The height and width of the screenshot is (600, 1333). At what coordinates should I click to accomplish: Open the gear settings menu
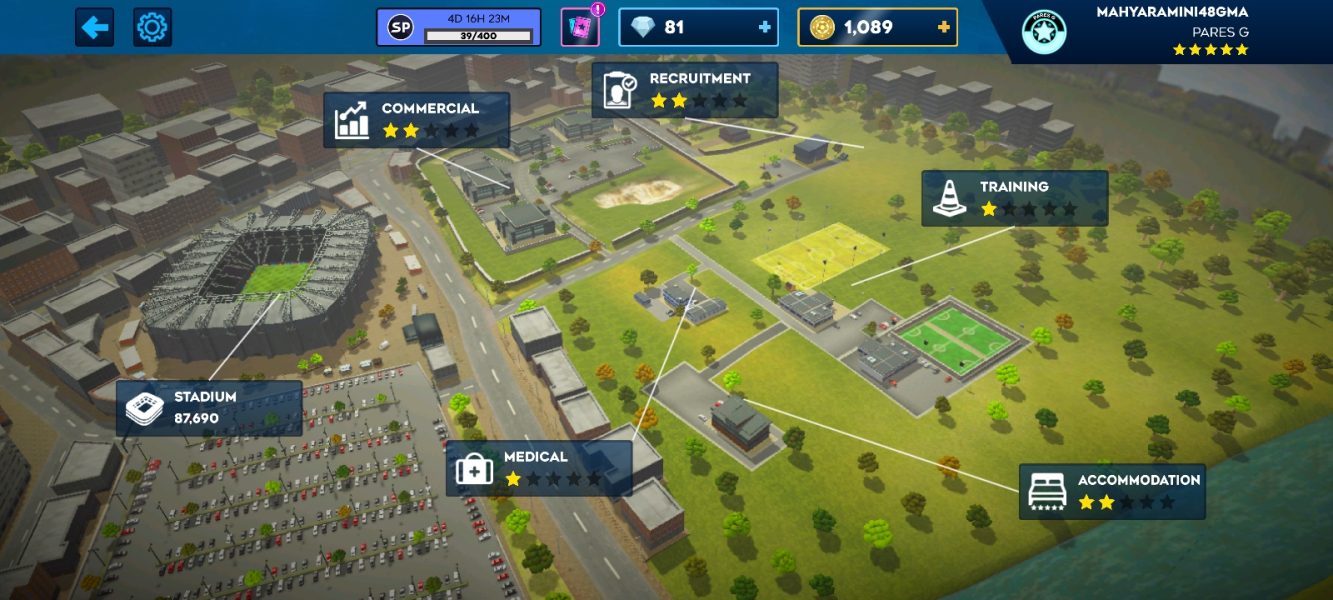click(x=152, y=27)
